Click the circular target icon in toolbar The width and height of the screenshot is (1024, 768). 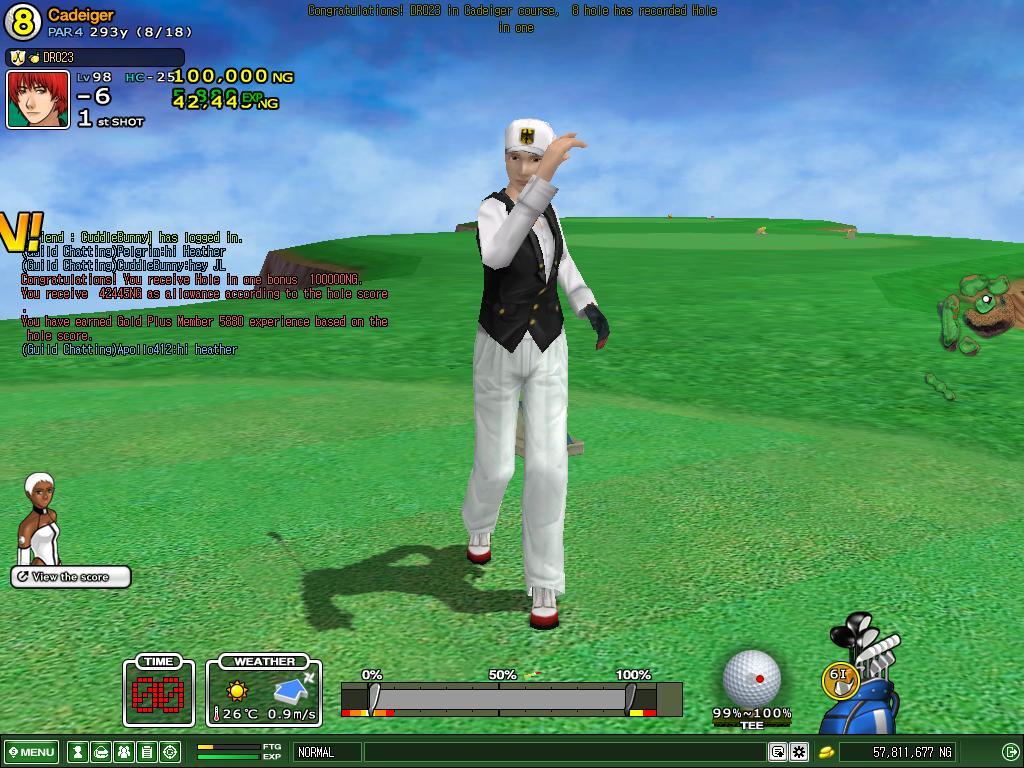click(170, 752)
